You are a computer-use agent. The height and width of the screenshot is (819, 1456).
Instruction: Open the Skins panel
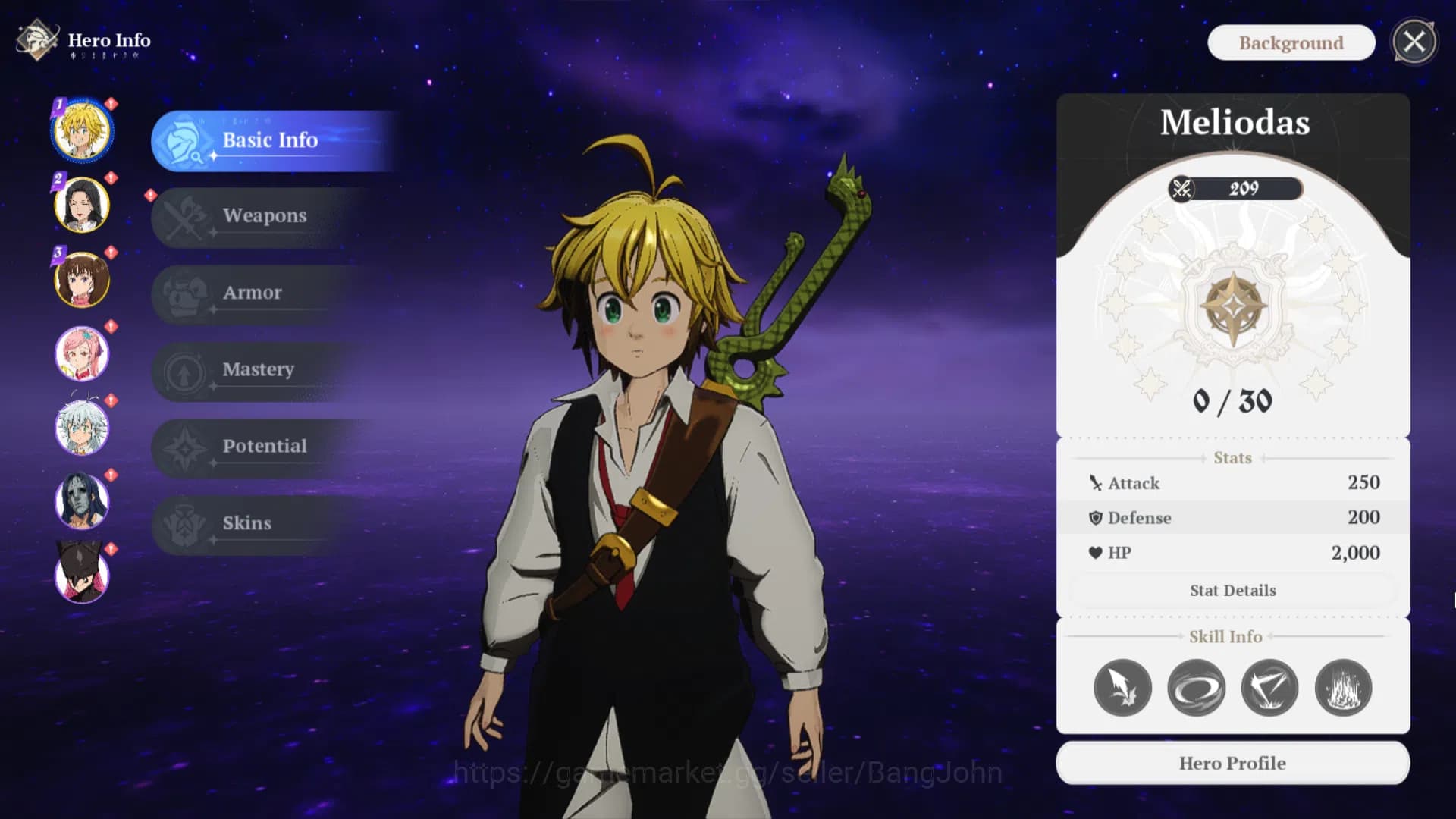246,523
